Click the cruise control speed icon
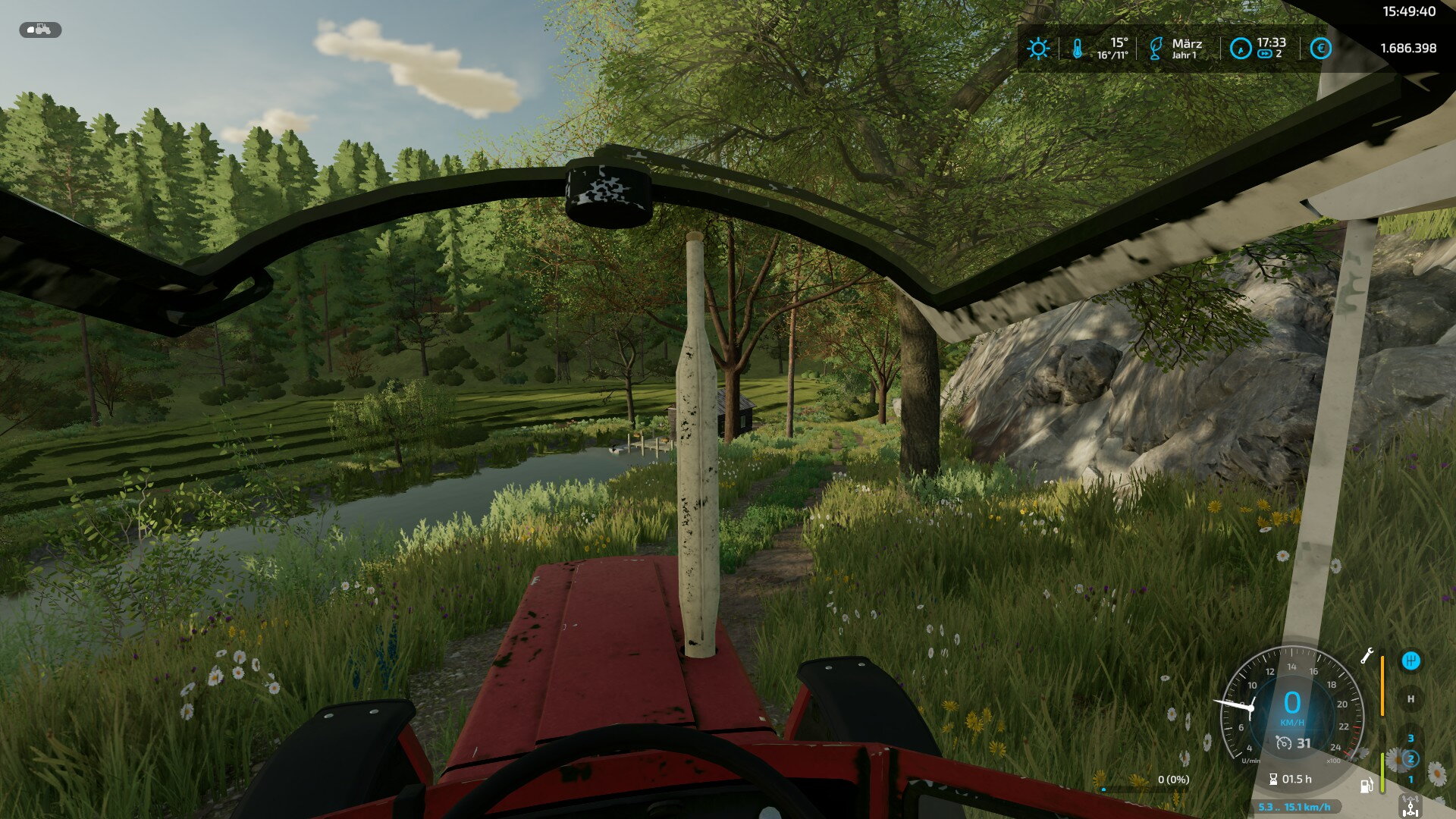Screen dimensions: 1456x819 tap(1284, 743)
